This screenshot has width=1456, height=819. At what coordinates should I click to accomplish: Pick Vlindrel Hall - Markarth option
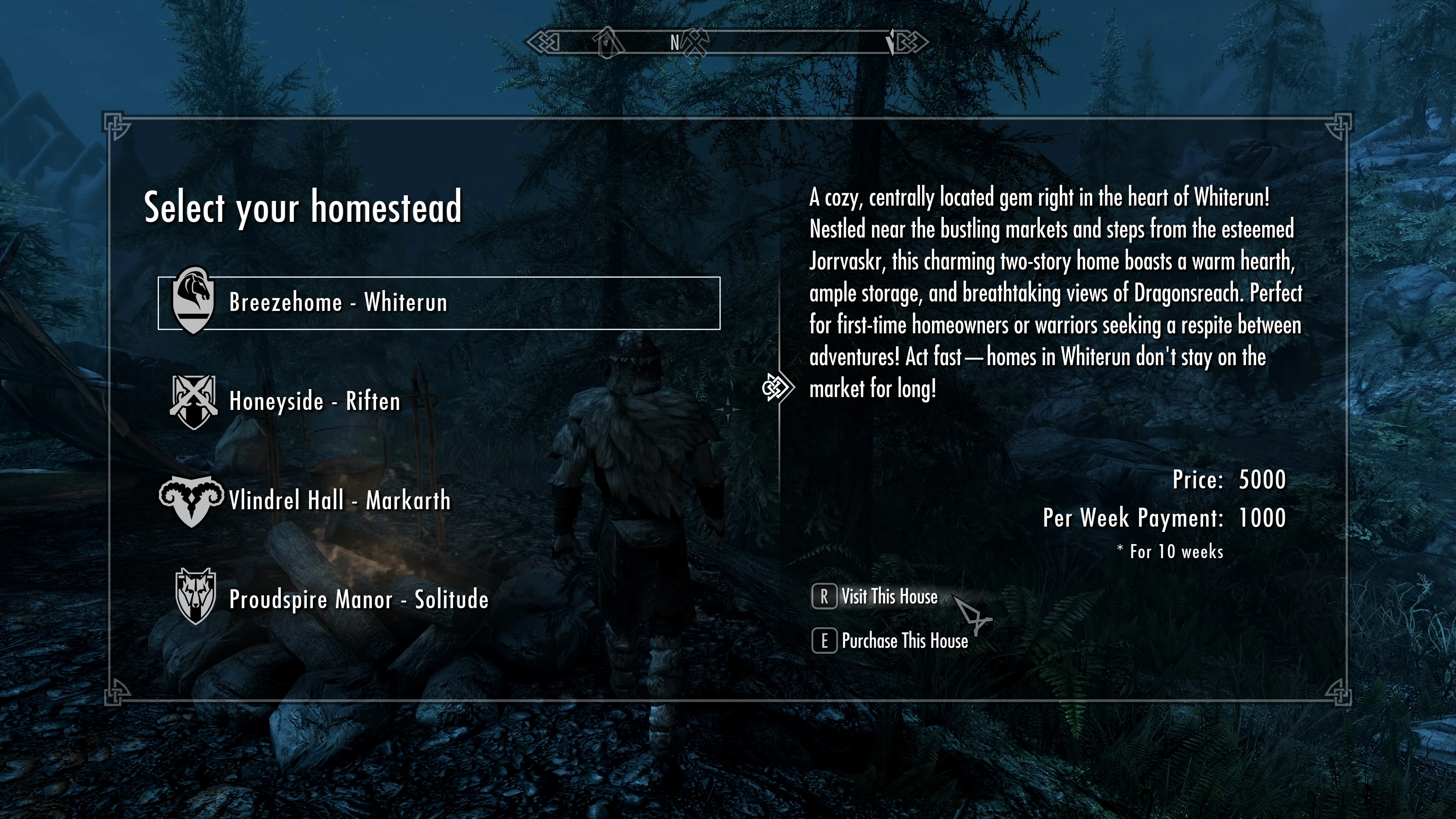(339, 501)
